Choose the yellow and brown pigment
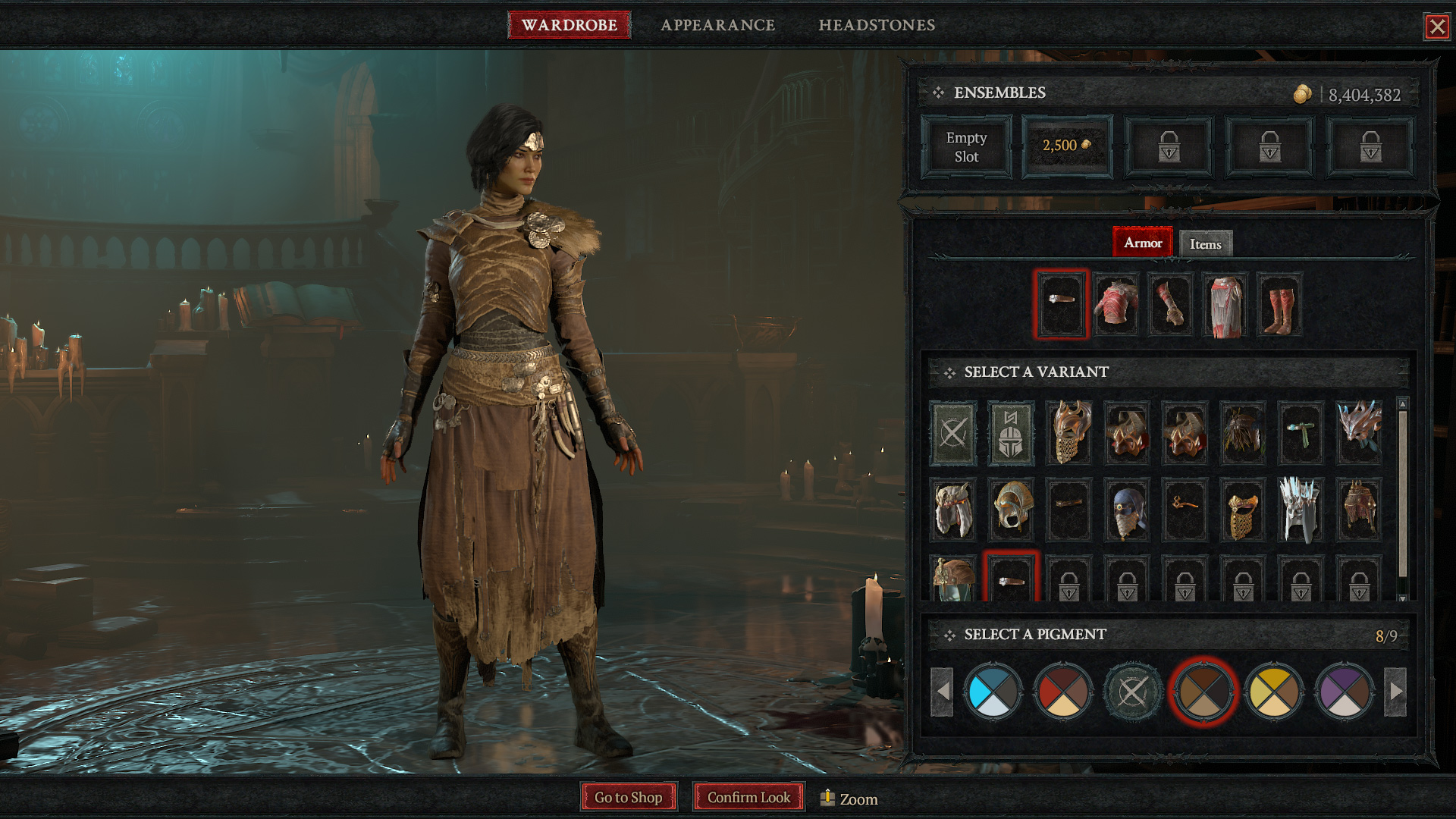This screenshot has height=819, width=1456. [x=1274, y=692]
